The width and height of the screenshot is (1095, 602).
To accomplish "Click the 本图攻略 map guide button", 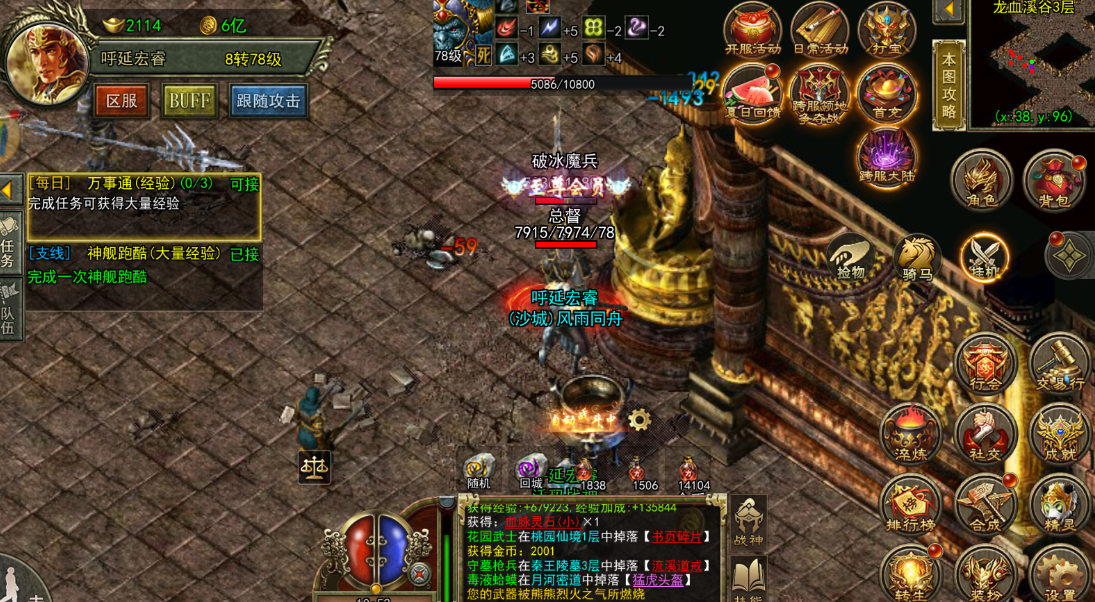I will pos(948,85).
